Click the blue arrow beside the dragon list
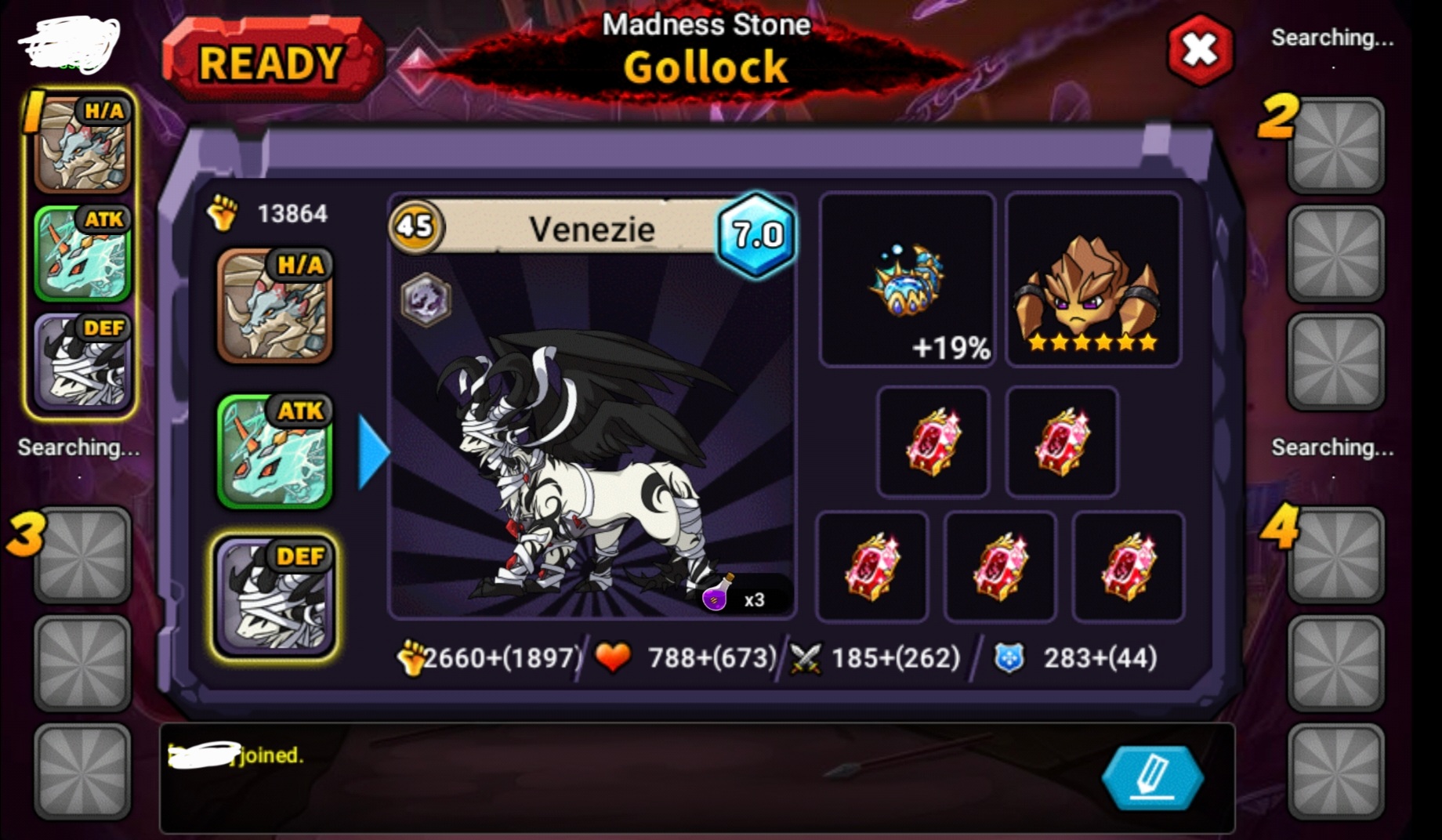 [x=373, y=453]
